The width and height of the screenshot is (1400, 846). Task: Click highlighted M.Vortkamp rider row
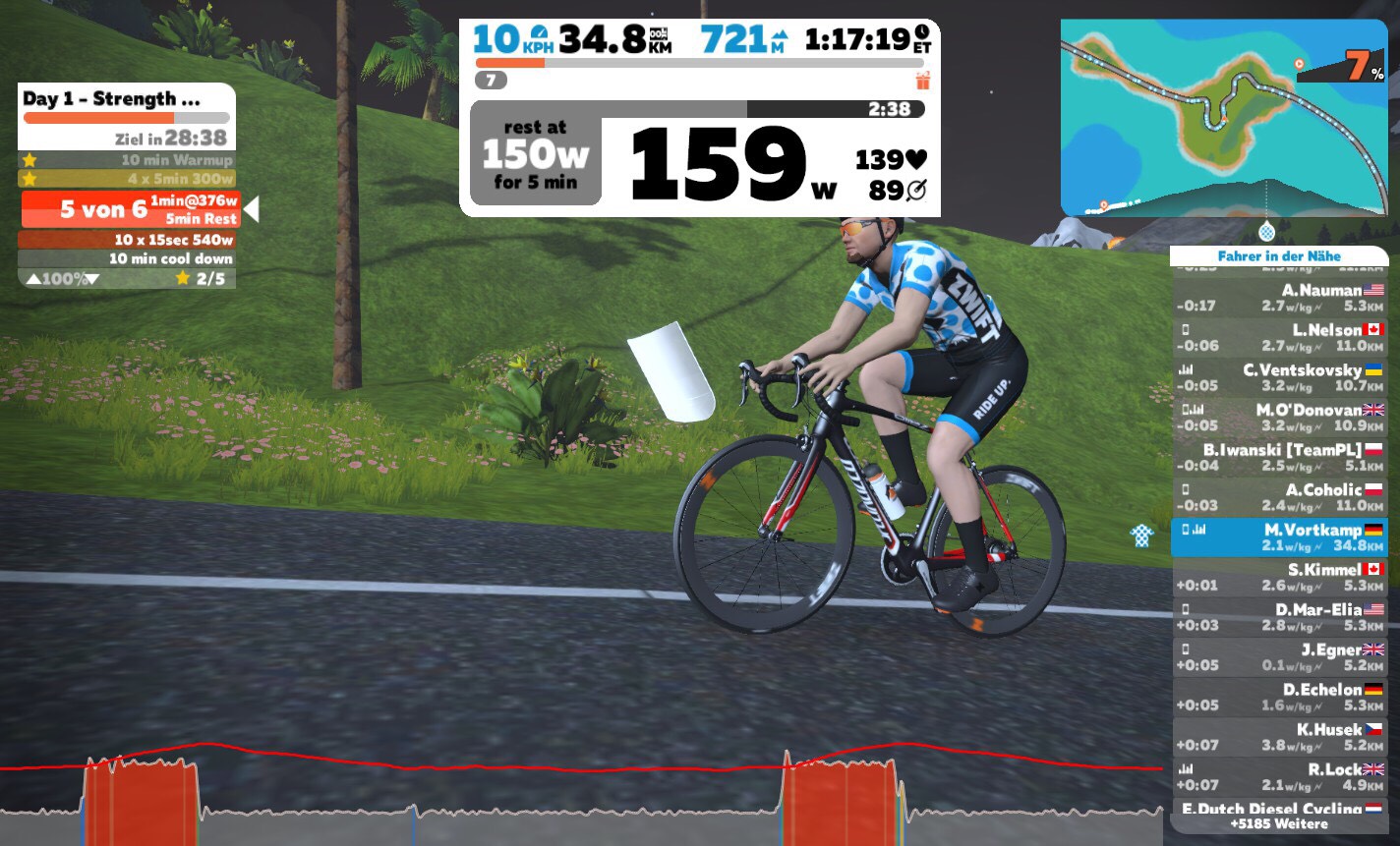tap(1278, 537)
